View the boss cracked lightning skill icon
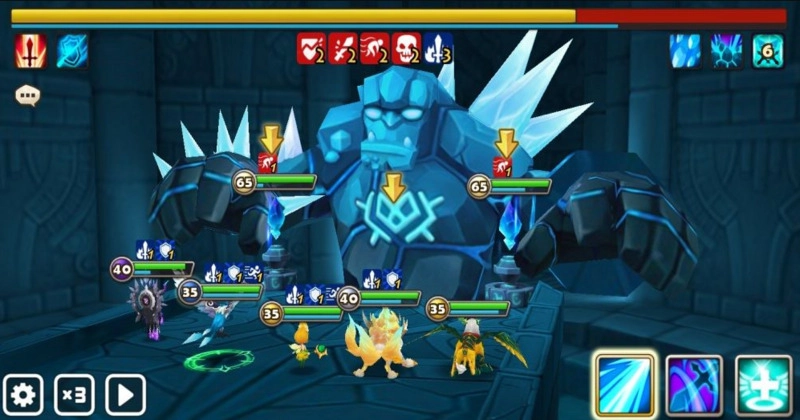Image resolution: width=800 pixels, height=420 pixels. click(726, 50)
